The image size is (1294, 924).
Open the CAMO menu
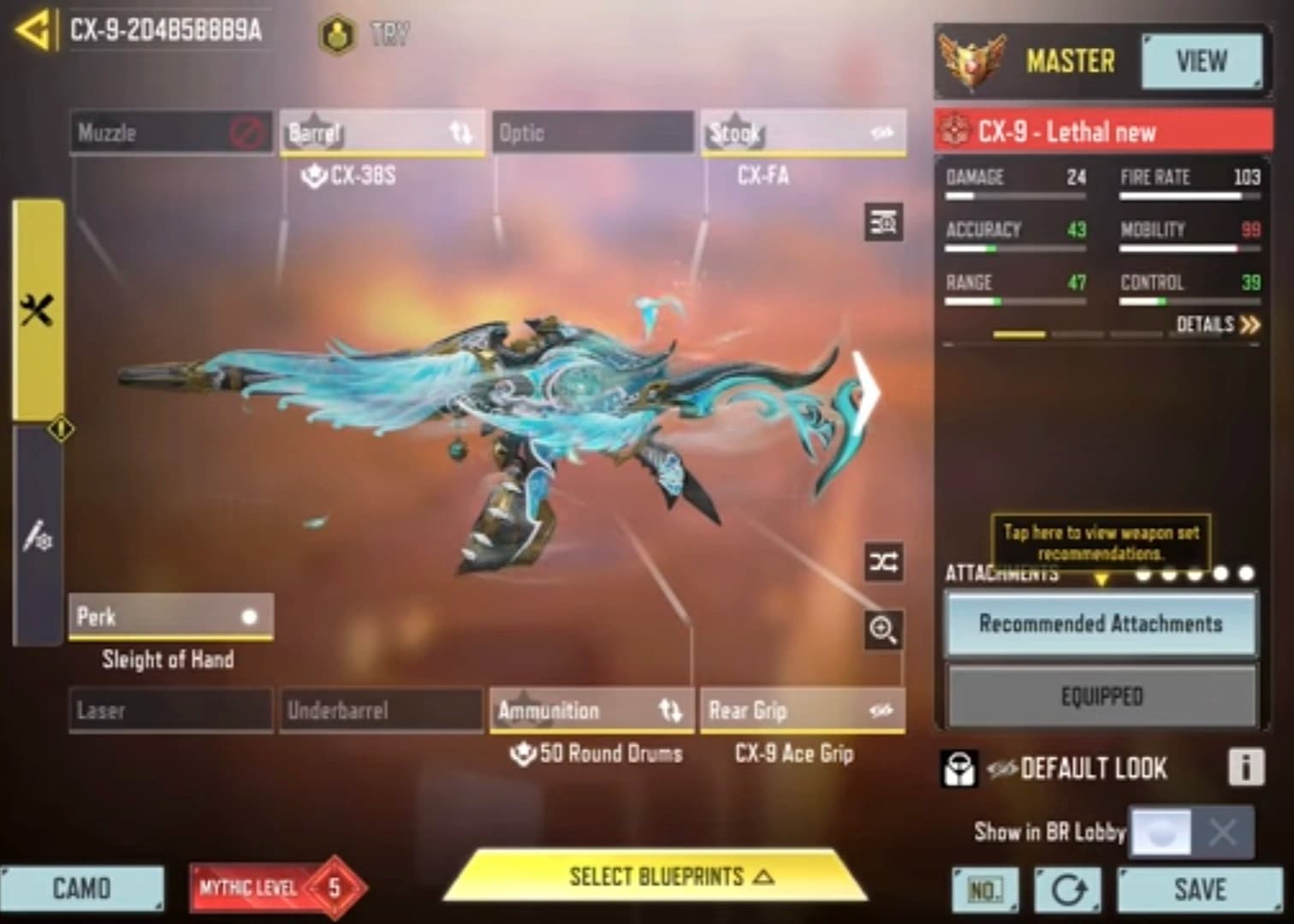click(x=82, y=889)
